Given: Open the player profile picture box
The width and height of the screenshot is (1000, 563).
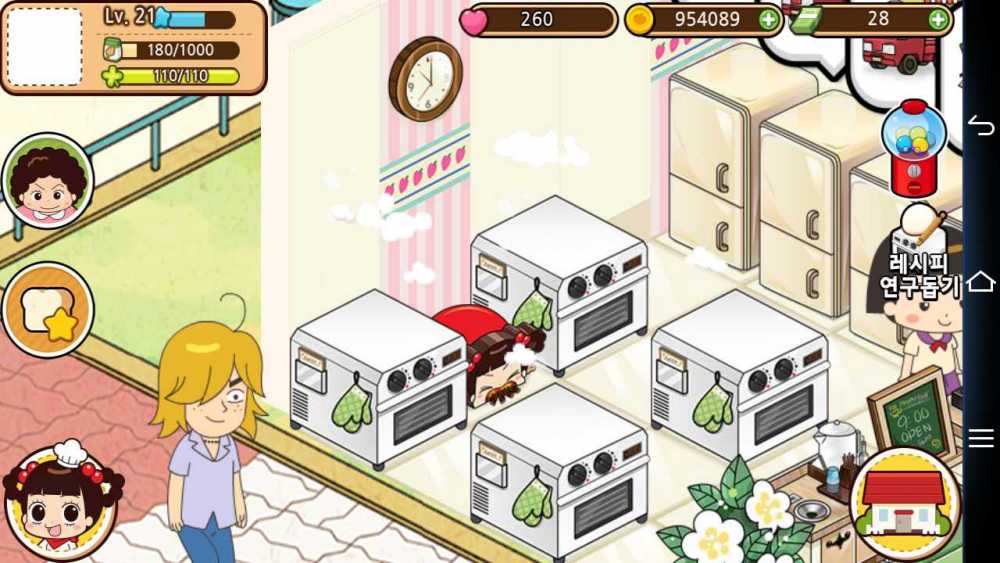Looking at the screenshot, I should click(44, 47).
